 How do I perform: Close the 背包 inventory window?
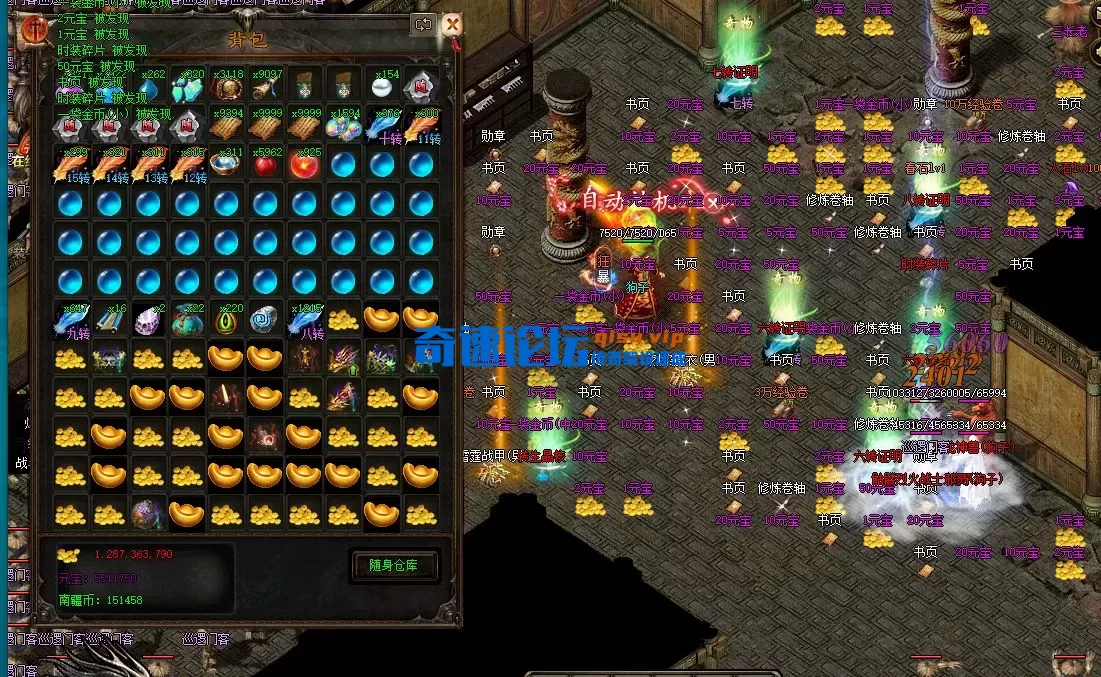(452, 25)
